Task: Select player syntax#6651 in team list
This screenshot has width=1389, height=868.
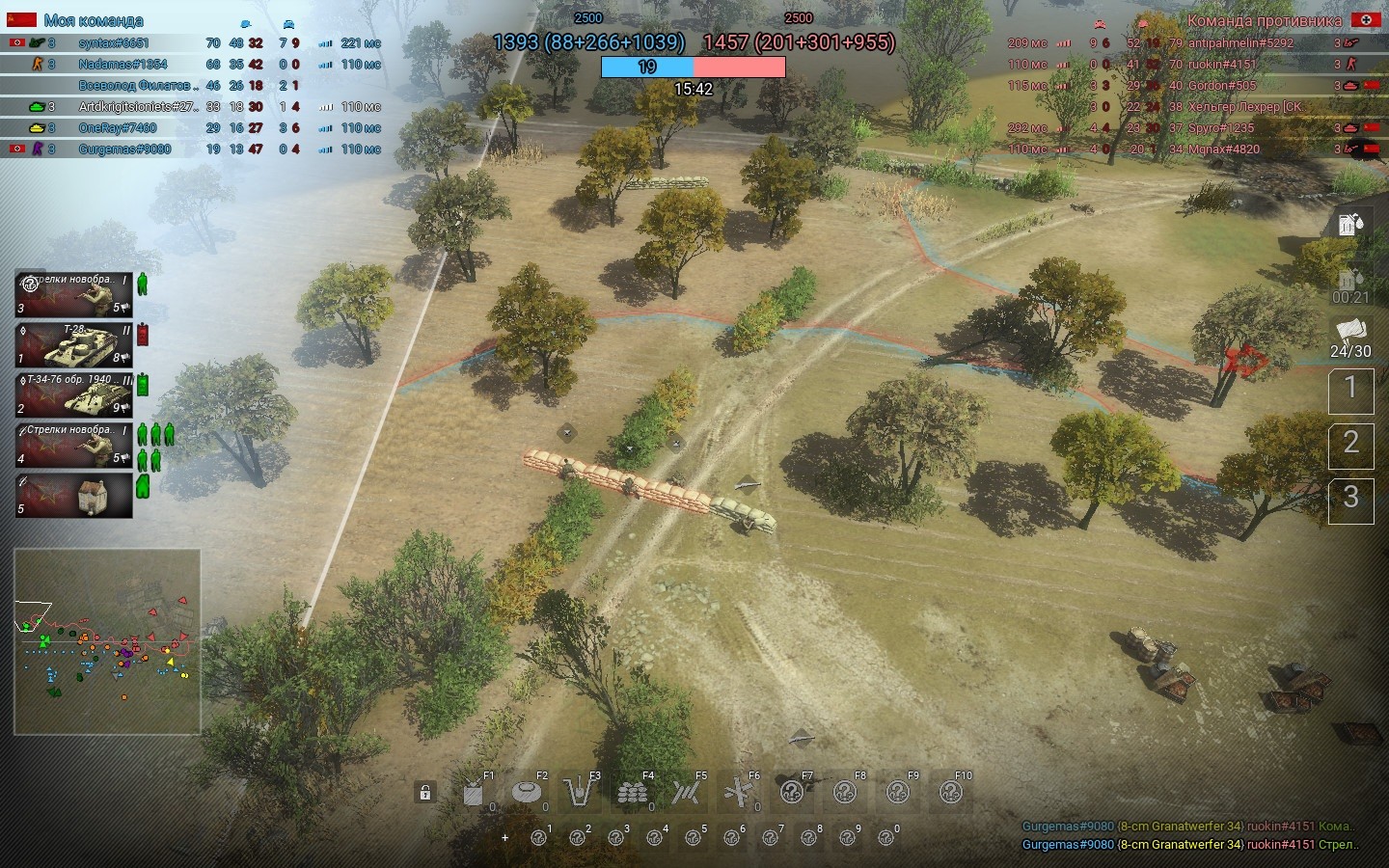Action: point(114,43)
